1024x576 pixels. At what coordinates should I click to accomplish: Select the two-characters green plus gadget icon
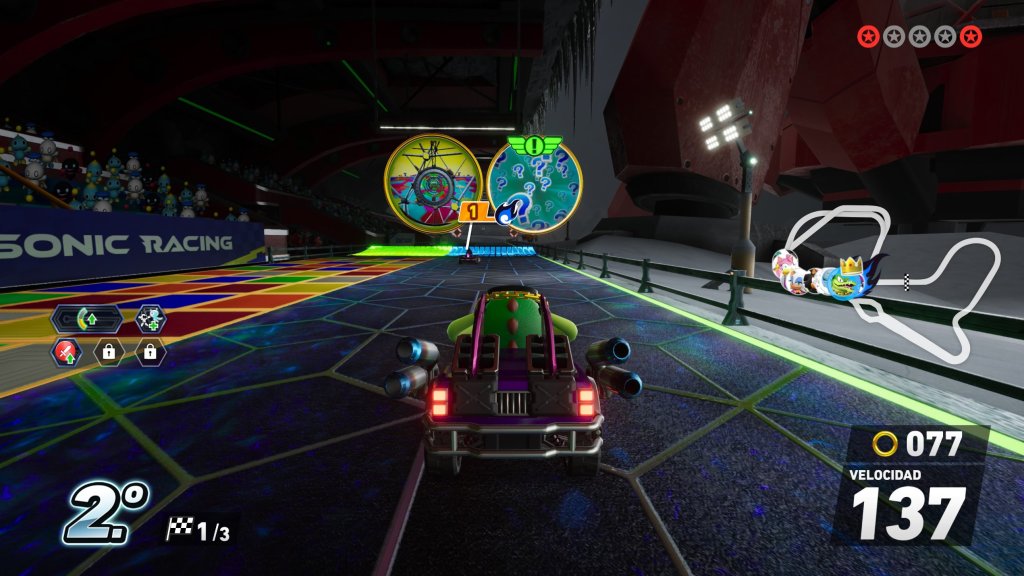pos(151,320)
